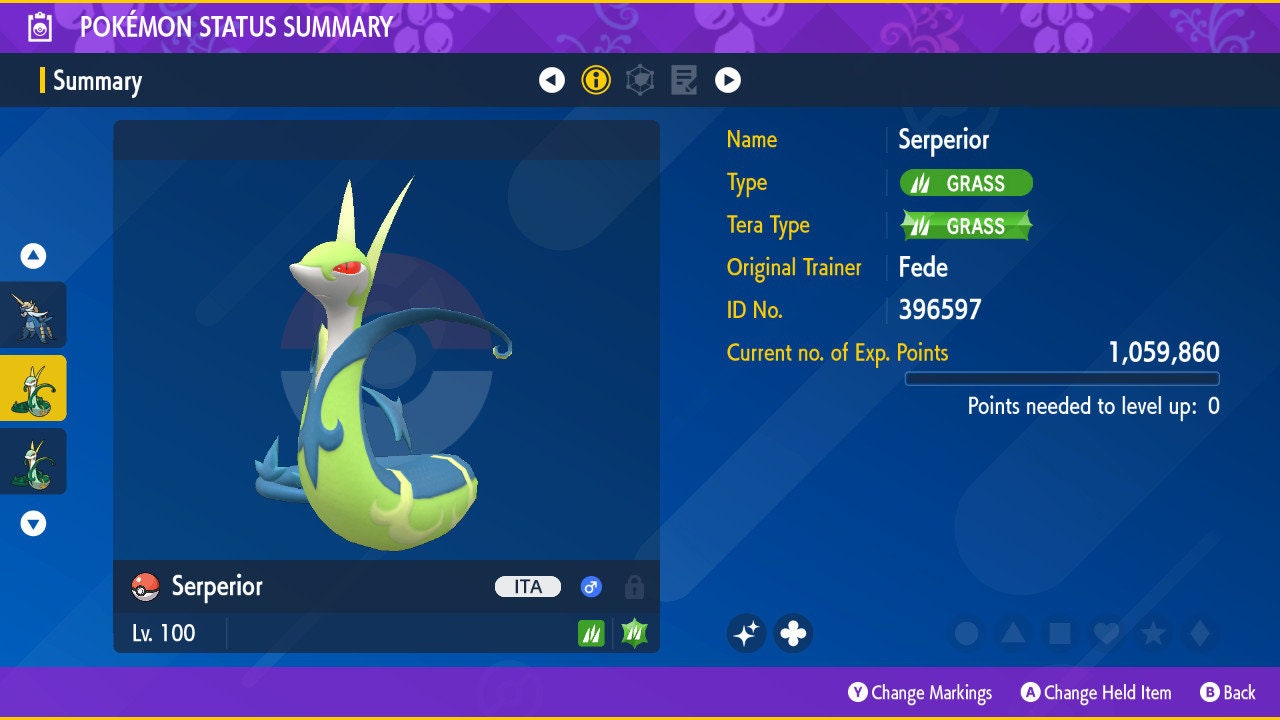Click the Grass Tera Type badge
The width and height of the screenshot is (1280, 720).
click(x=966, y=226)
